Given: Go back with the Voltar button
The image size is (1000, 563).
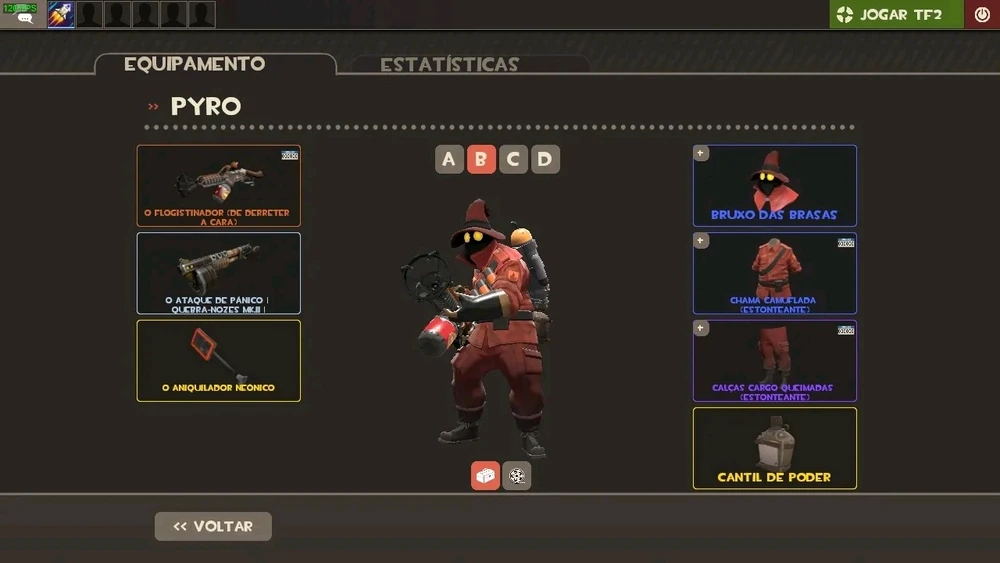Looking at the screenshot, I should click(213, 526).
